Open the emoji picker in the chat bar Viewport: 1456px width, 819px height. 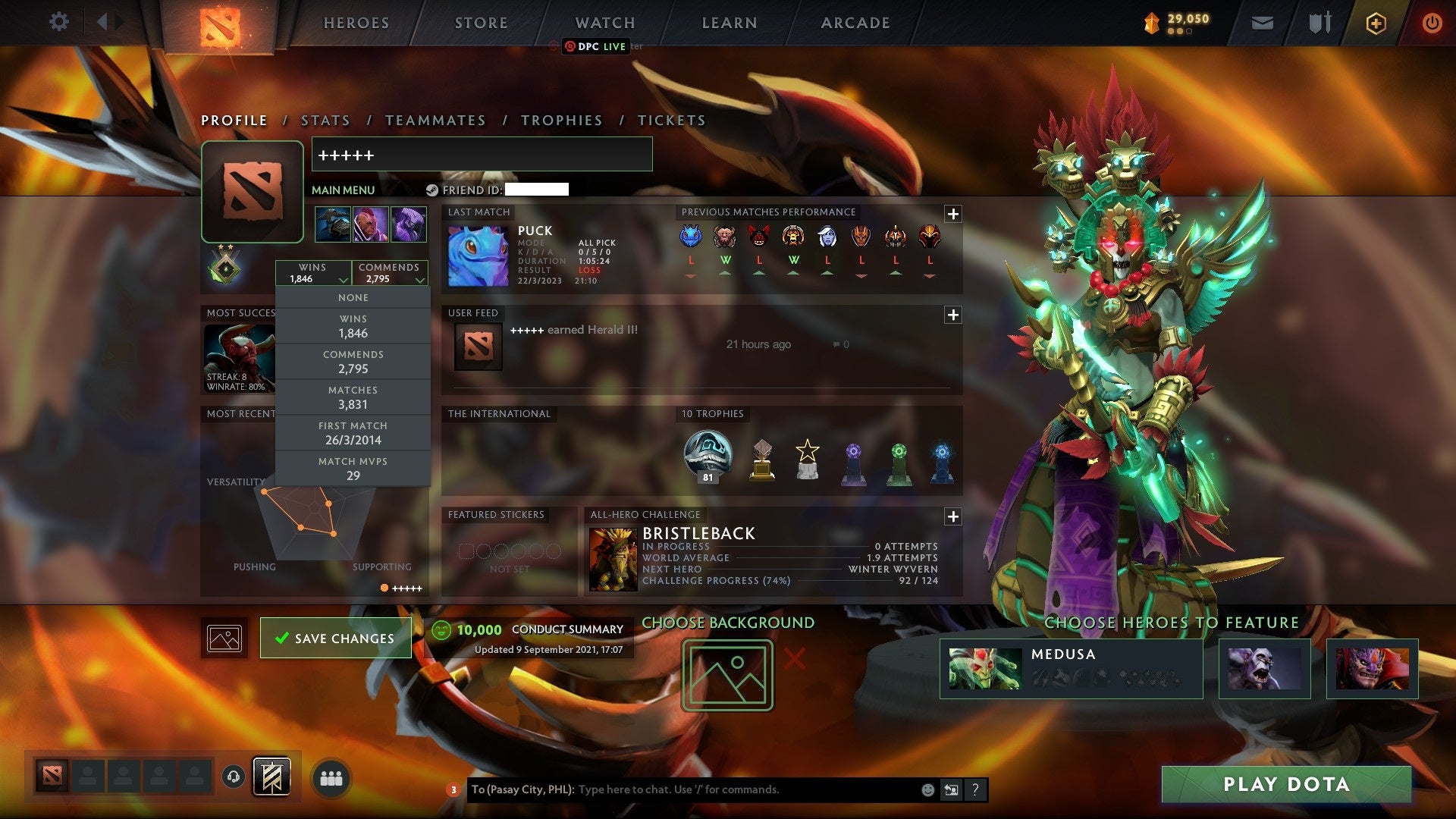[x=927, y=789]
